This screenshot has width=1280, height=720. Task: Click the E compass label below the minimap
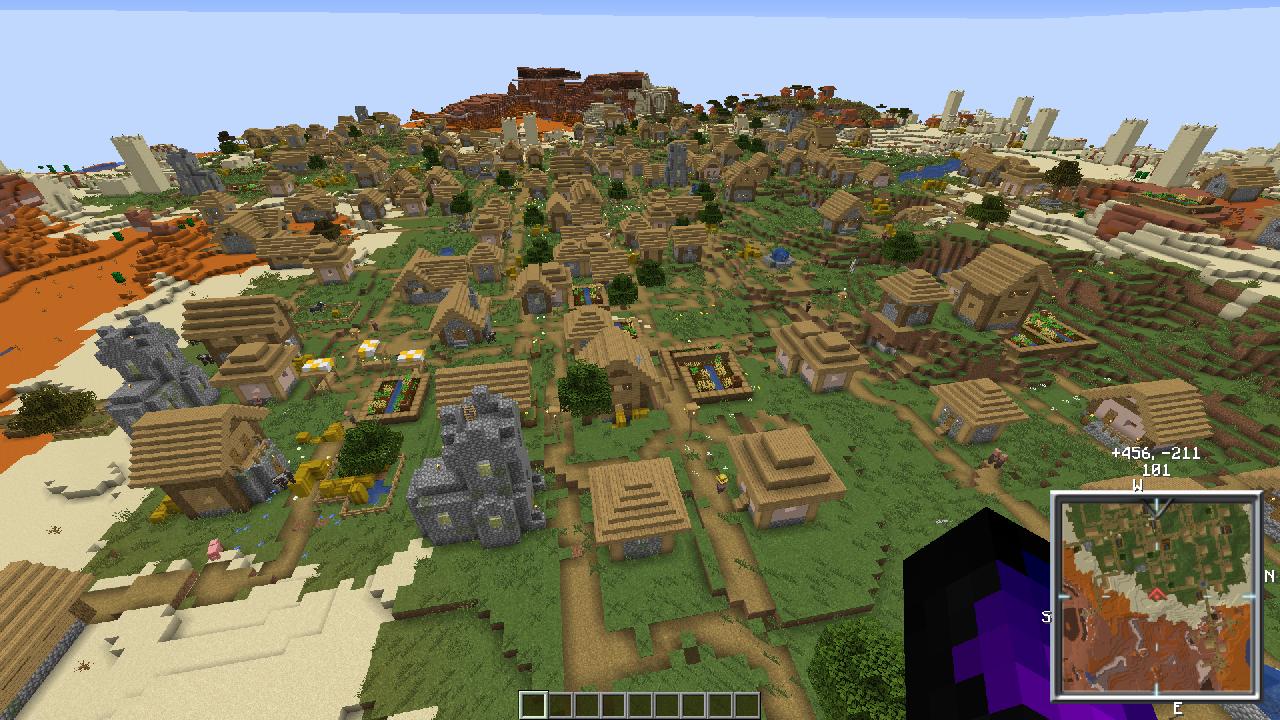pos(1176,707)
